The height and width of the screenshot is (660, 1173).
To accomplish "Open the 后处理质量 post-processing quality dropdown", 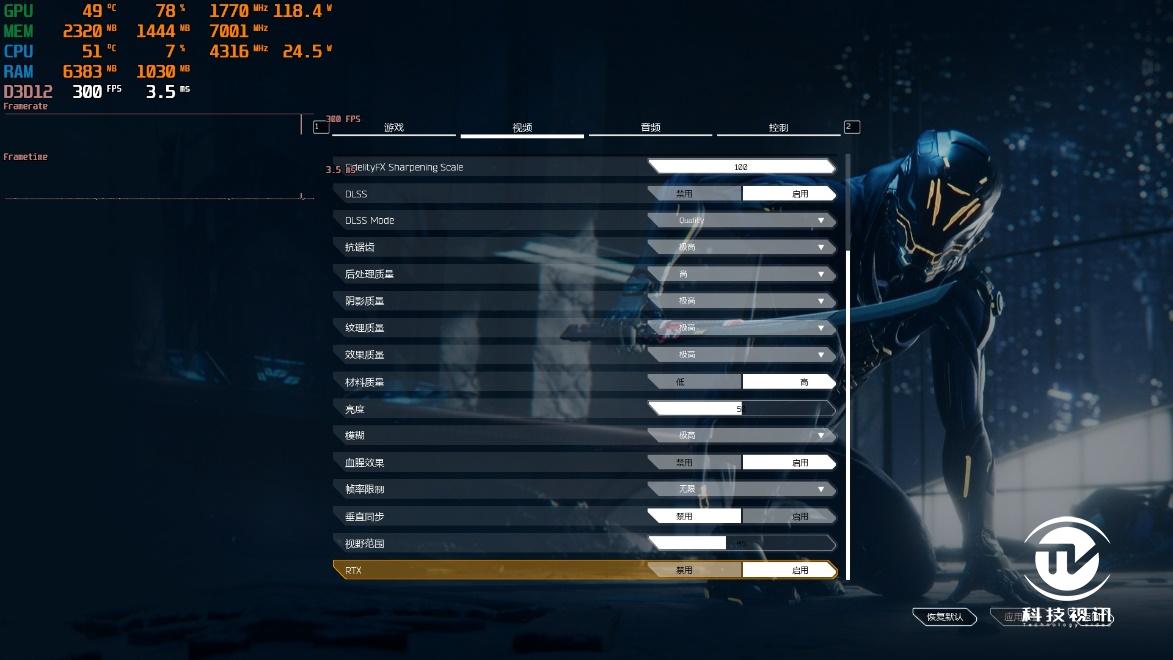I will click(x=741, y=274).
